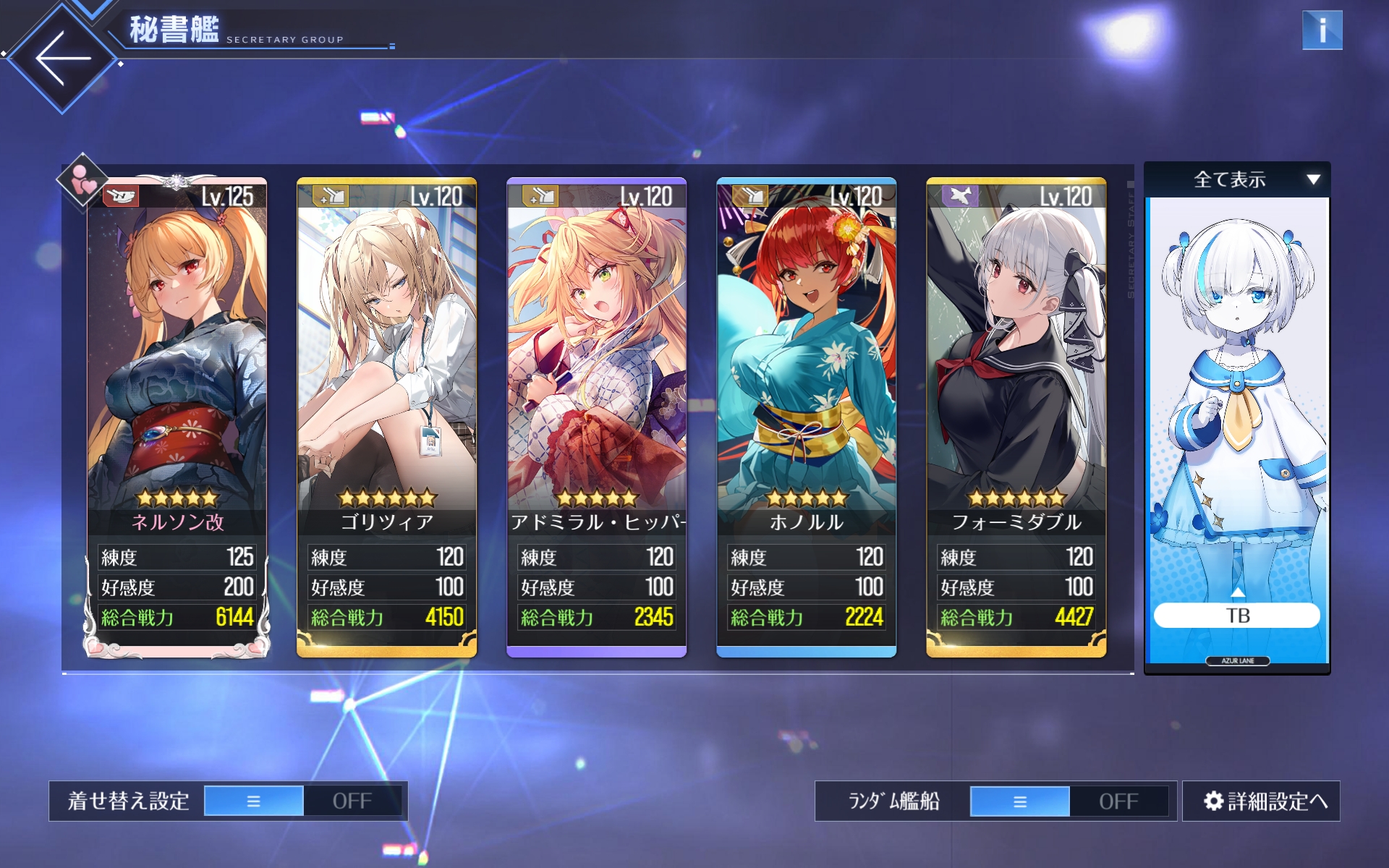
Task: Enable the 着せ替え設定 blue toggle side
Action: (254, 801)
